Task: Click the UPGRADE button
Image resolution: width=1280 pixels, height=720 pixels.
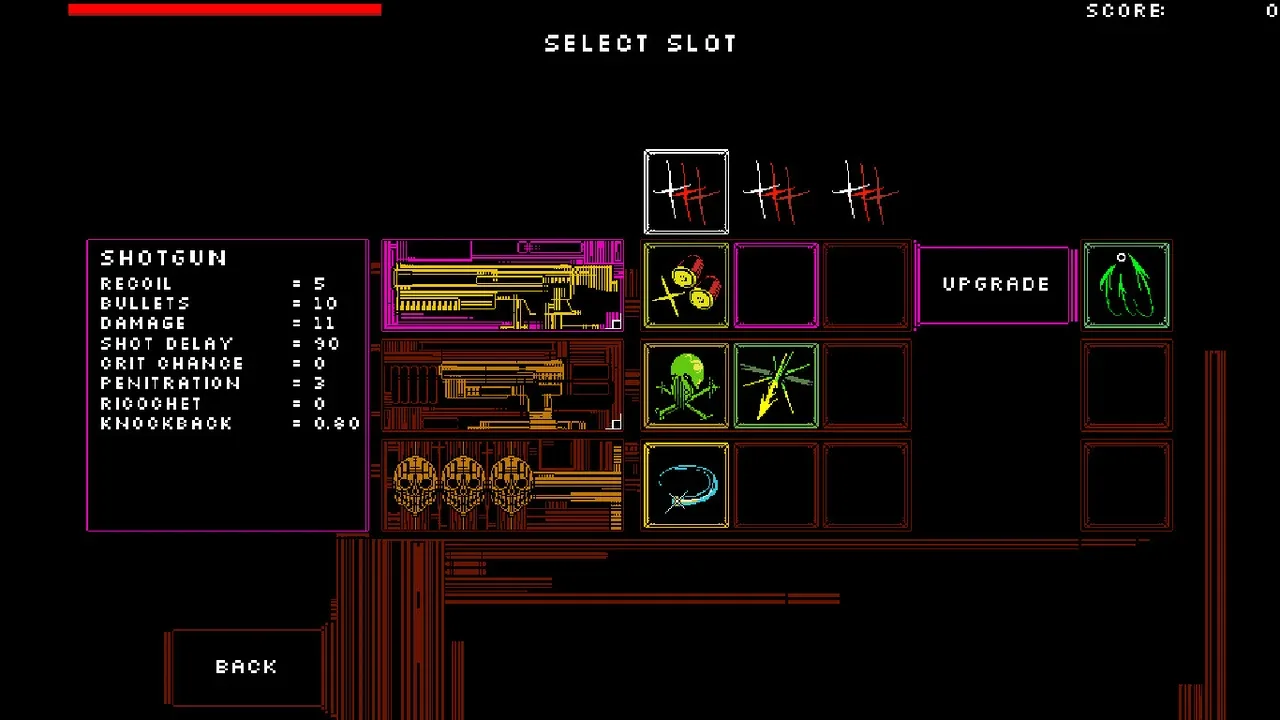Action: point(995,285)
